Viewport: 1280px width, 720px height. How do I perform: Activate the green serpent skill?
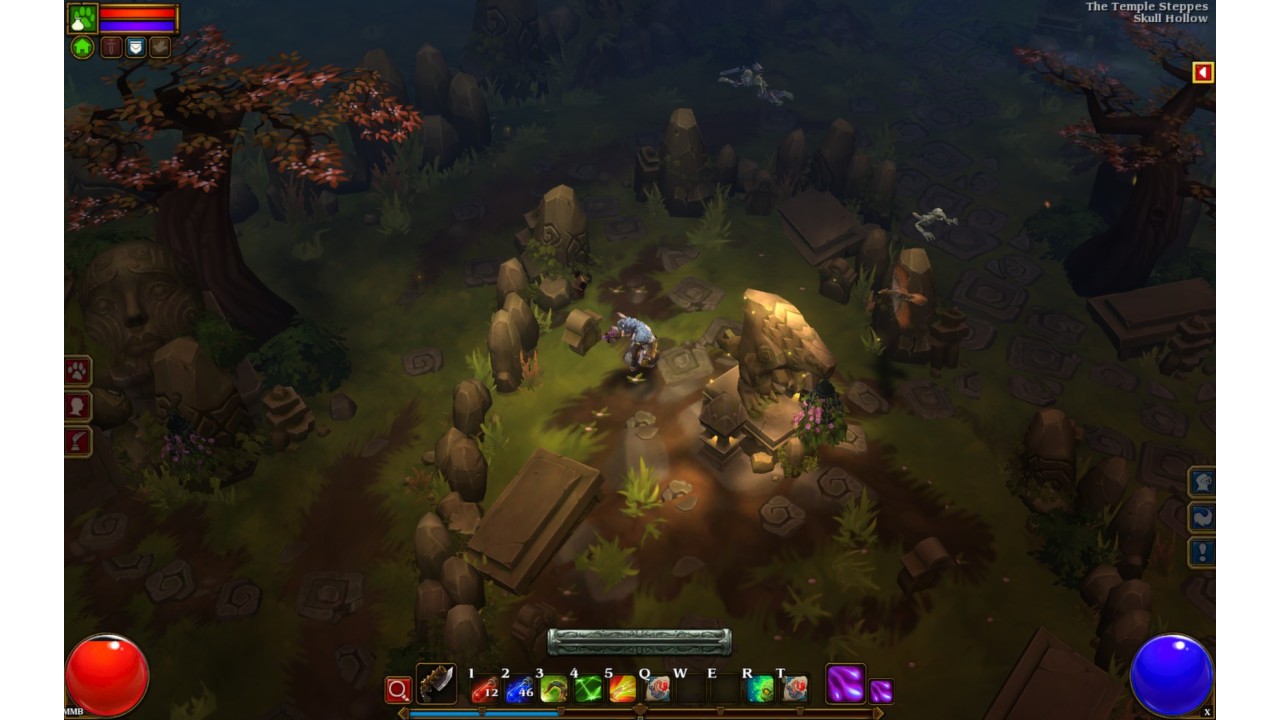tap(553, 688)
